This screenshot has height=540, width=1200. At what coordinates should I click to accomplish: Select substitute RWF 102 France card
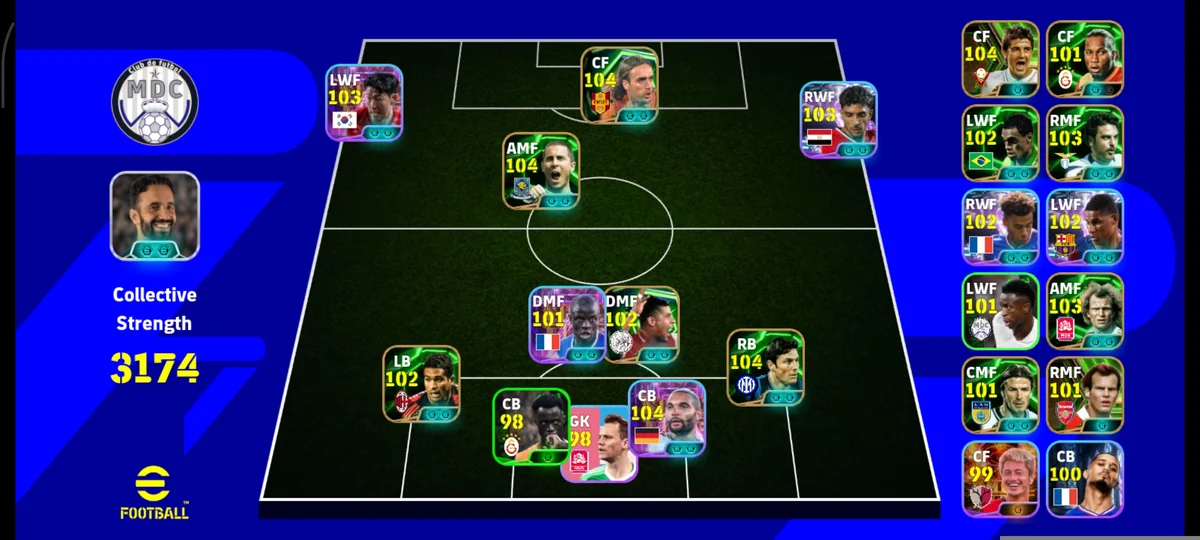pos(1001,227)
